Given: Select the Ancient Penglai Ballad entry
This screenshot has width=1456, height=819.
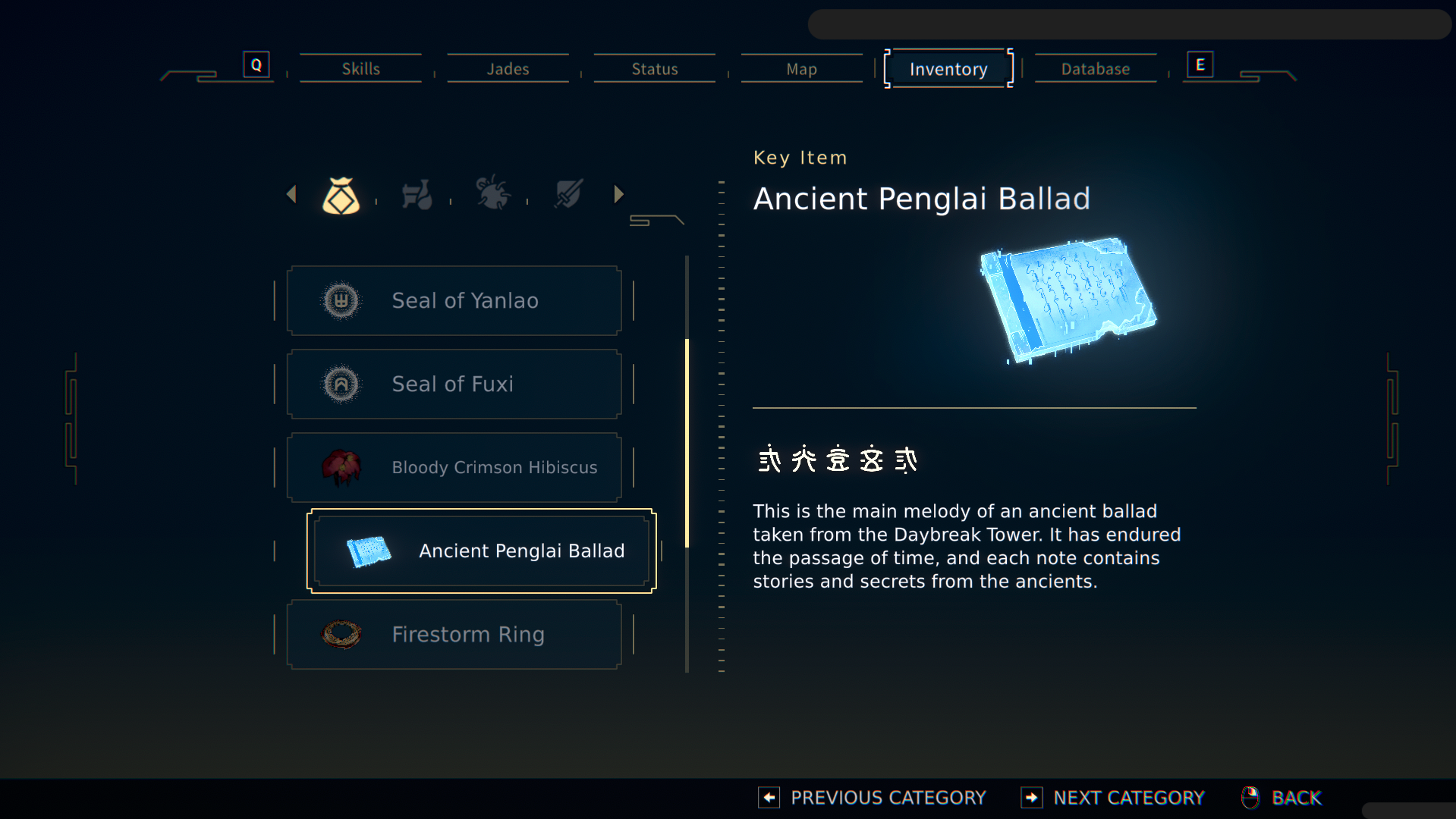Looking at the screenshot, I should 481,551.
